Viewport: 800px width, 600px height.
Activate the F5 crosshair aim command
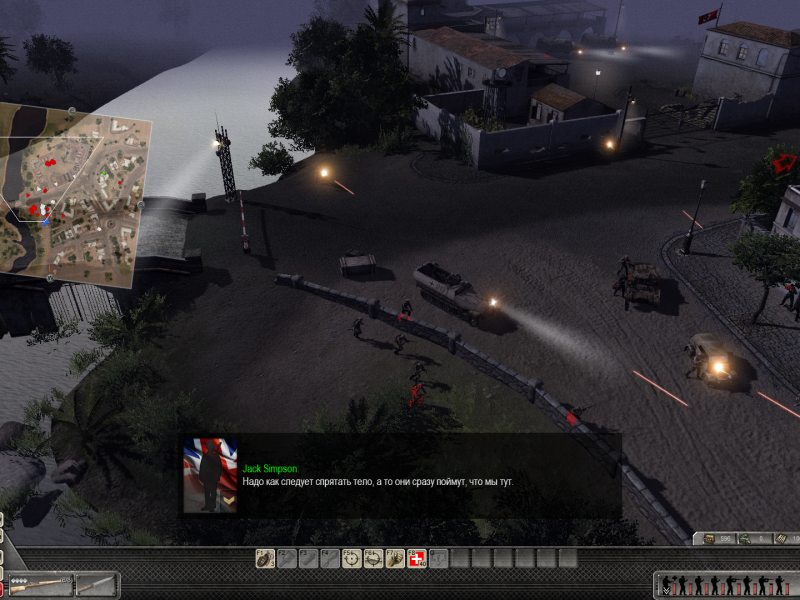(x=351, y=558)
